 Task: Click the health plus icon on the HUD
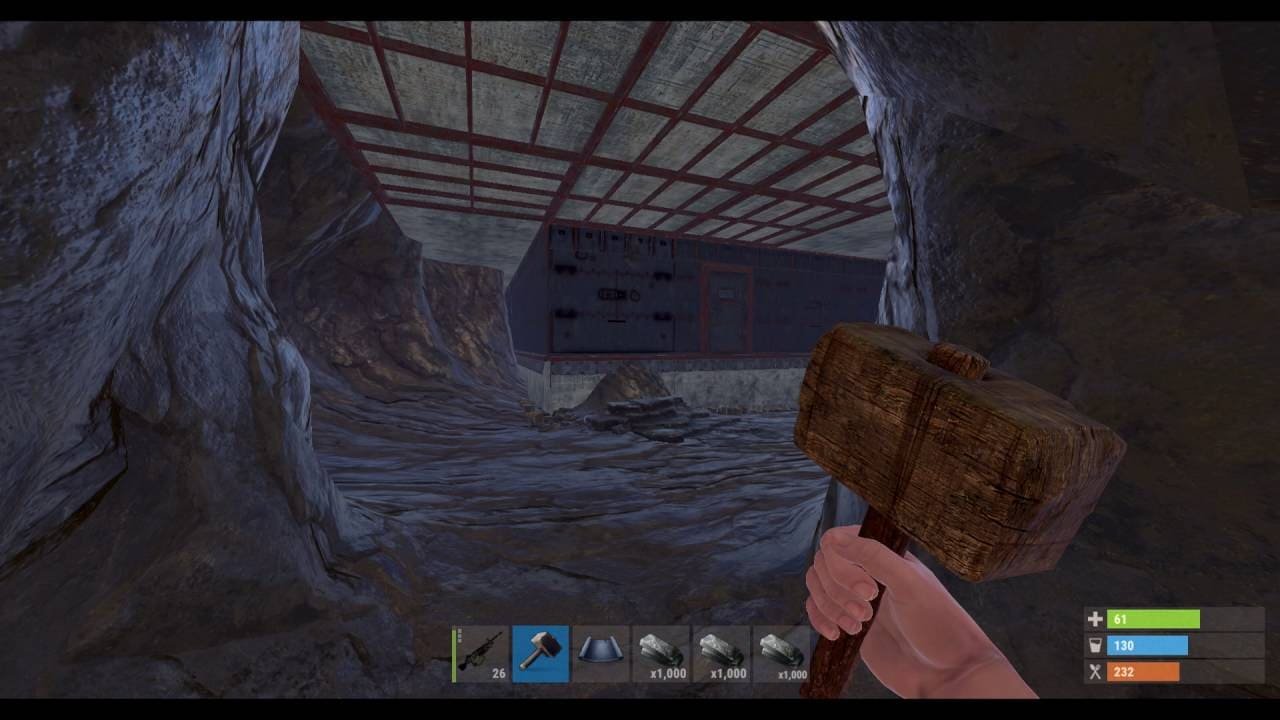(x=1096, y=618)
